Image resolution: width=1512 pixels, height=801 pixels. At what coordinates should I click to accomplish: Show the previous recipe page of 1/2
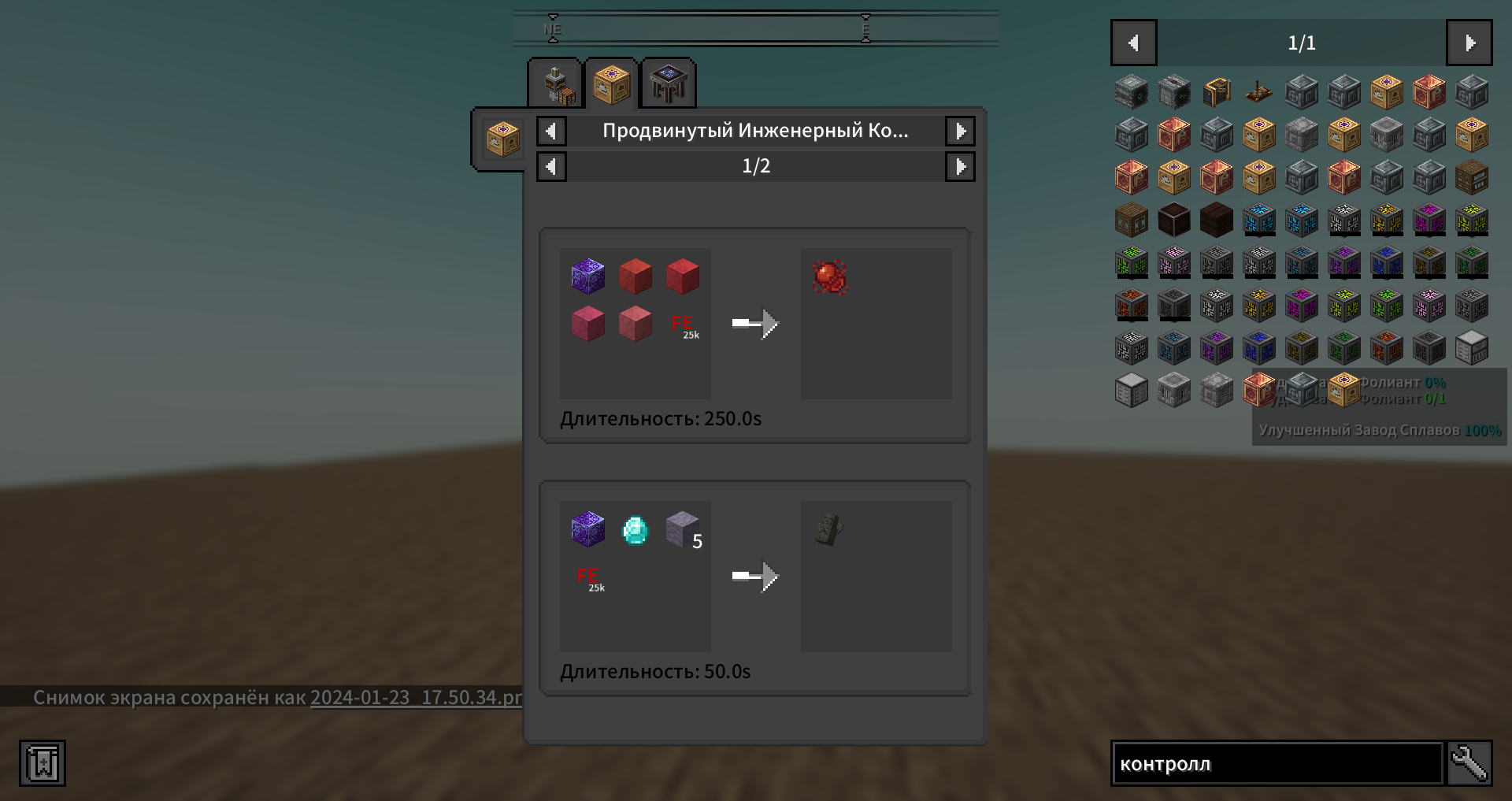click(x=551, y=166)
